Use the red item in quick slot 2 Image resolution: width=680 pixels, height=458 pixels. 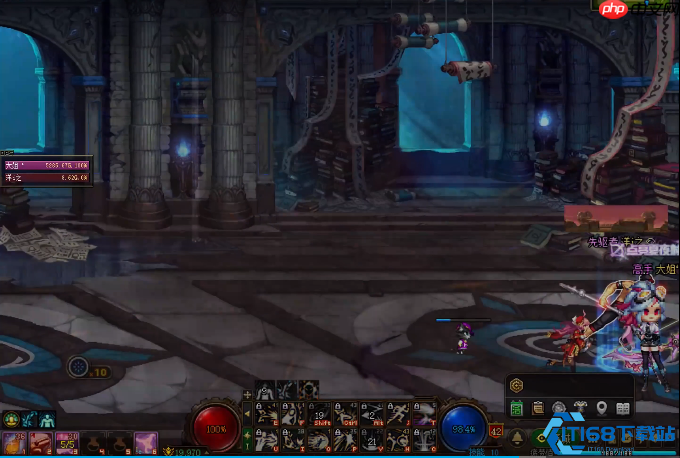41,441
